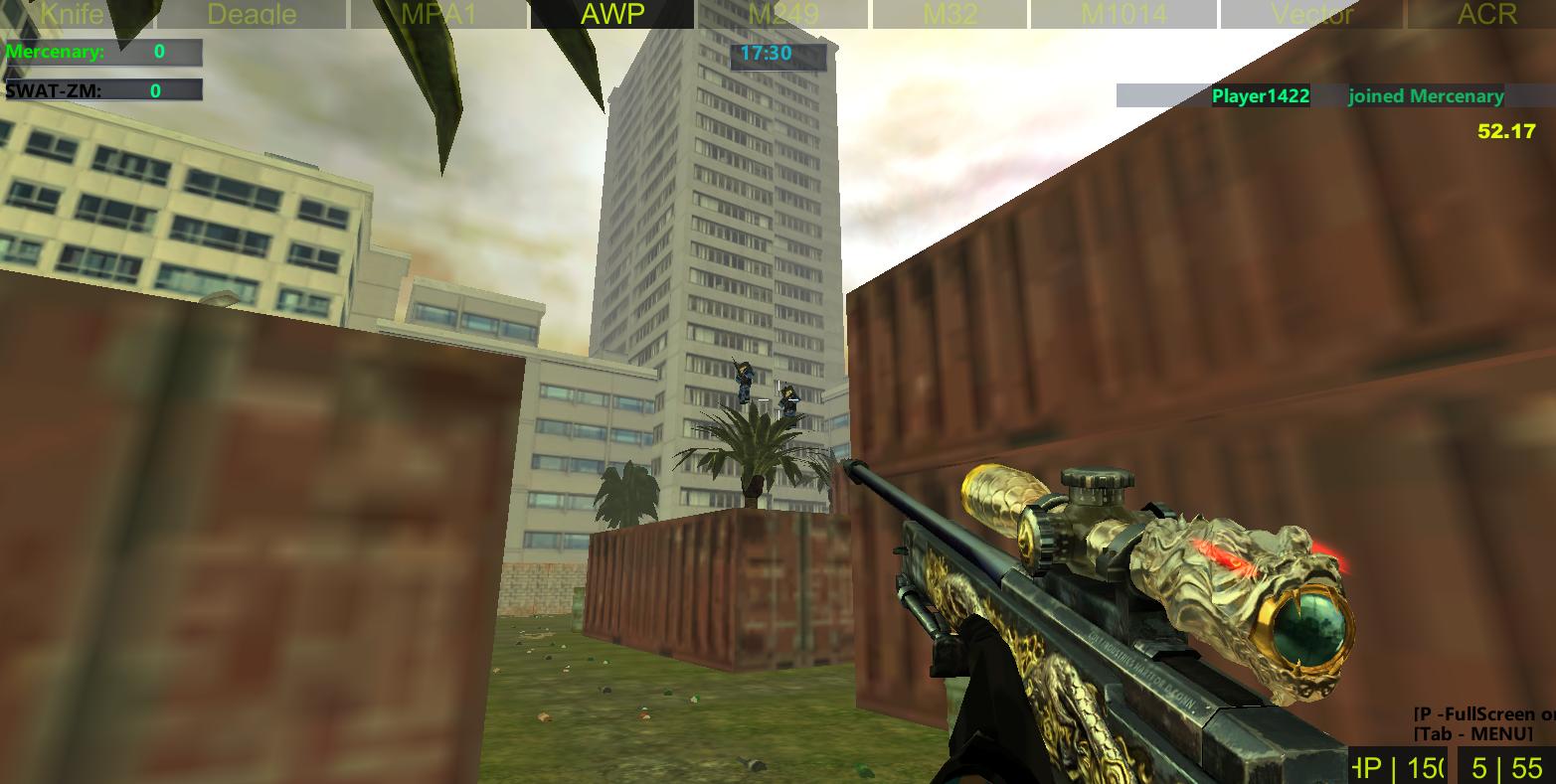Screen dimensions: 1556x784
Task: Click the Mercenary team score bar
Action: pos(103,53)
